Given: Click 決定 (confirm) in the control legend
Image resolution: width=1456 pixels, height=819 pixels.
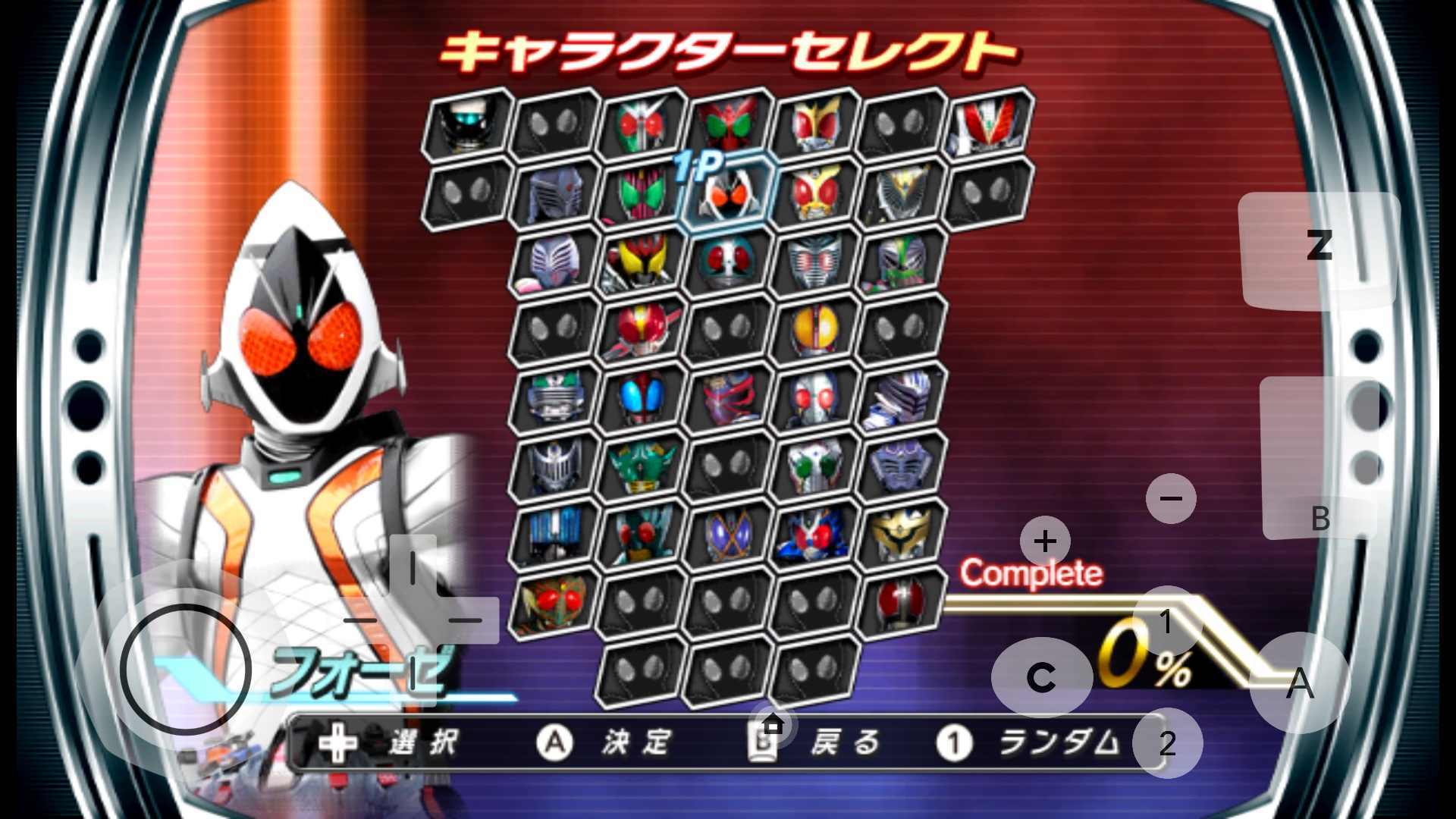Looking at the screenshot, I should 635,743.
